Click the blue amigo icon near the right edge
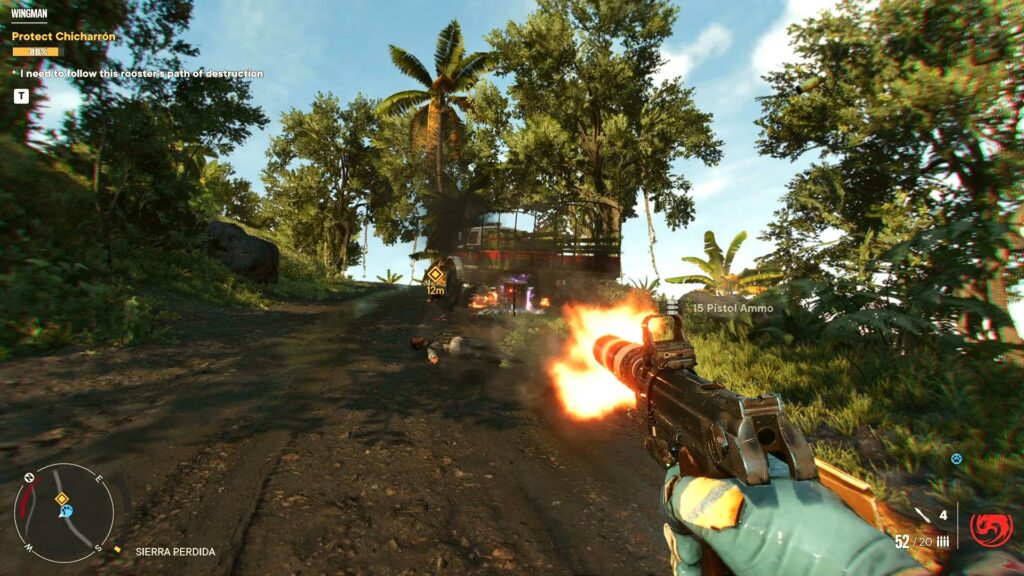The height and width of the screenshot is (576, 1024). click(956, 459)
